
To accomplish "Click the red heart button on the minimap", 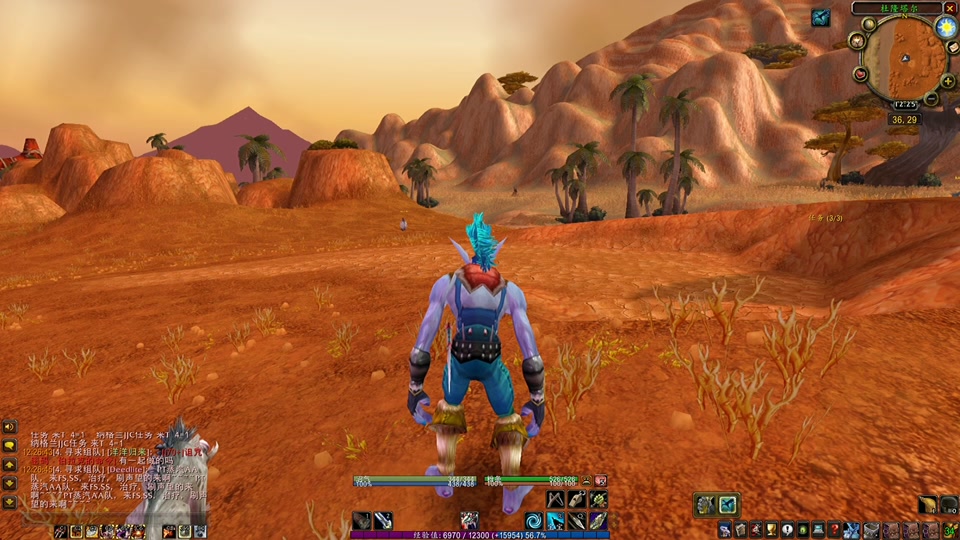I will point(861,75).
